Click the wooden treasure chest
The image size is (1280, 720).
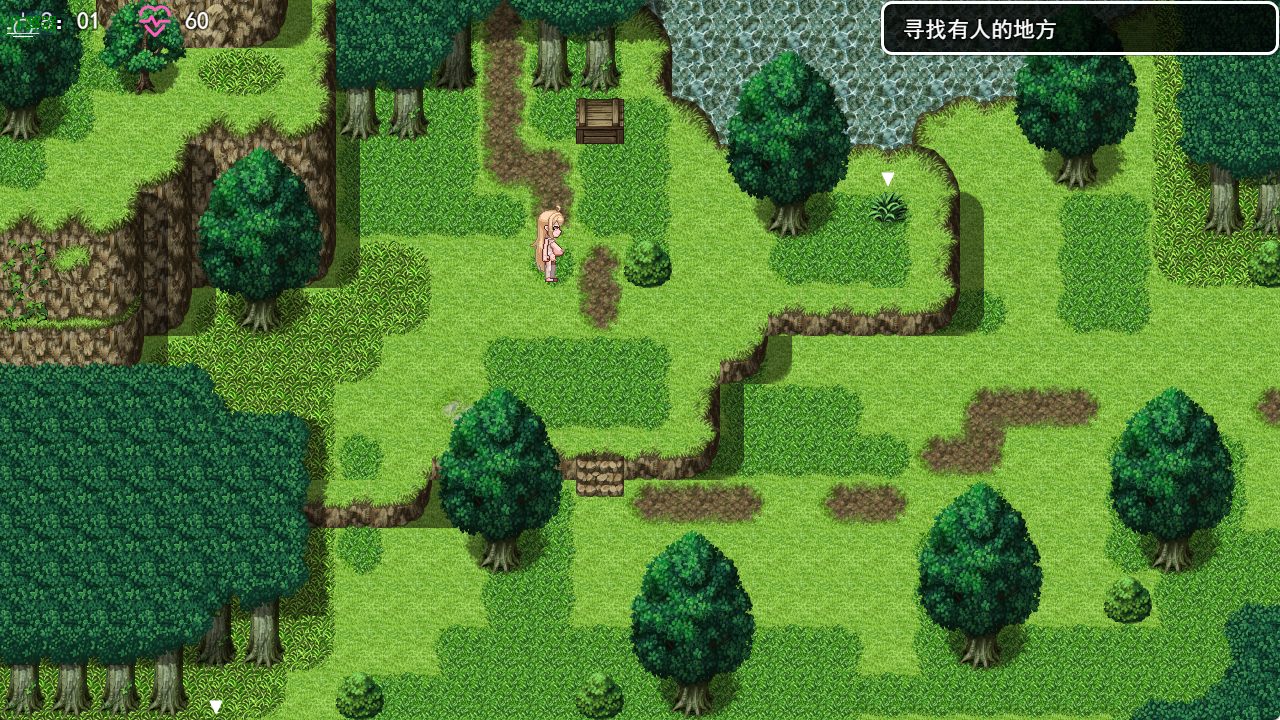pos(599,120)
